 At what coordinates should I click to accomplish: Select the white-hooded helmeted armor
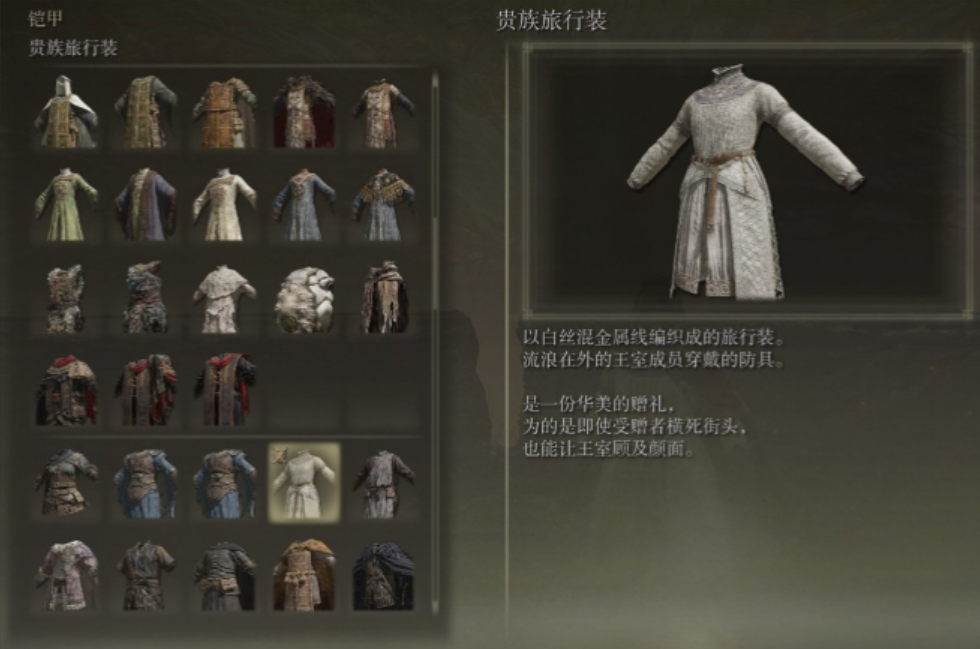[x=65, y=112]
